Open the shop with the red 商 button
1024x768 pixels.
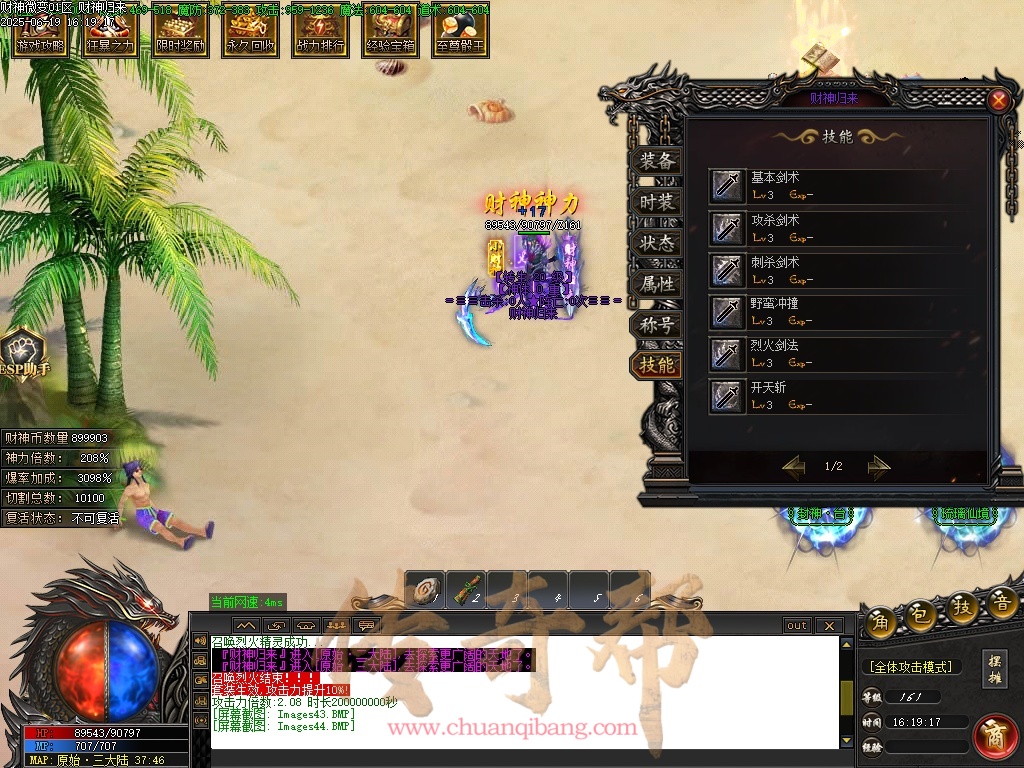[994, 736]
